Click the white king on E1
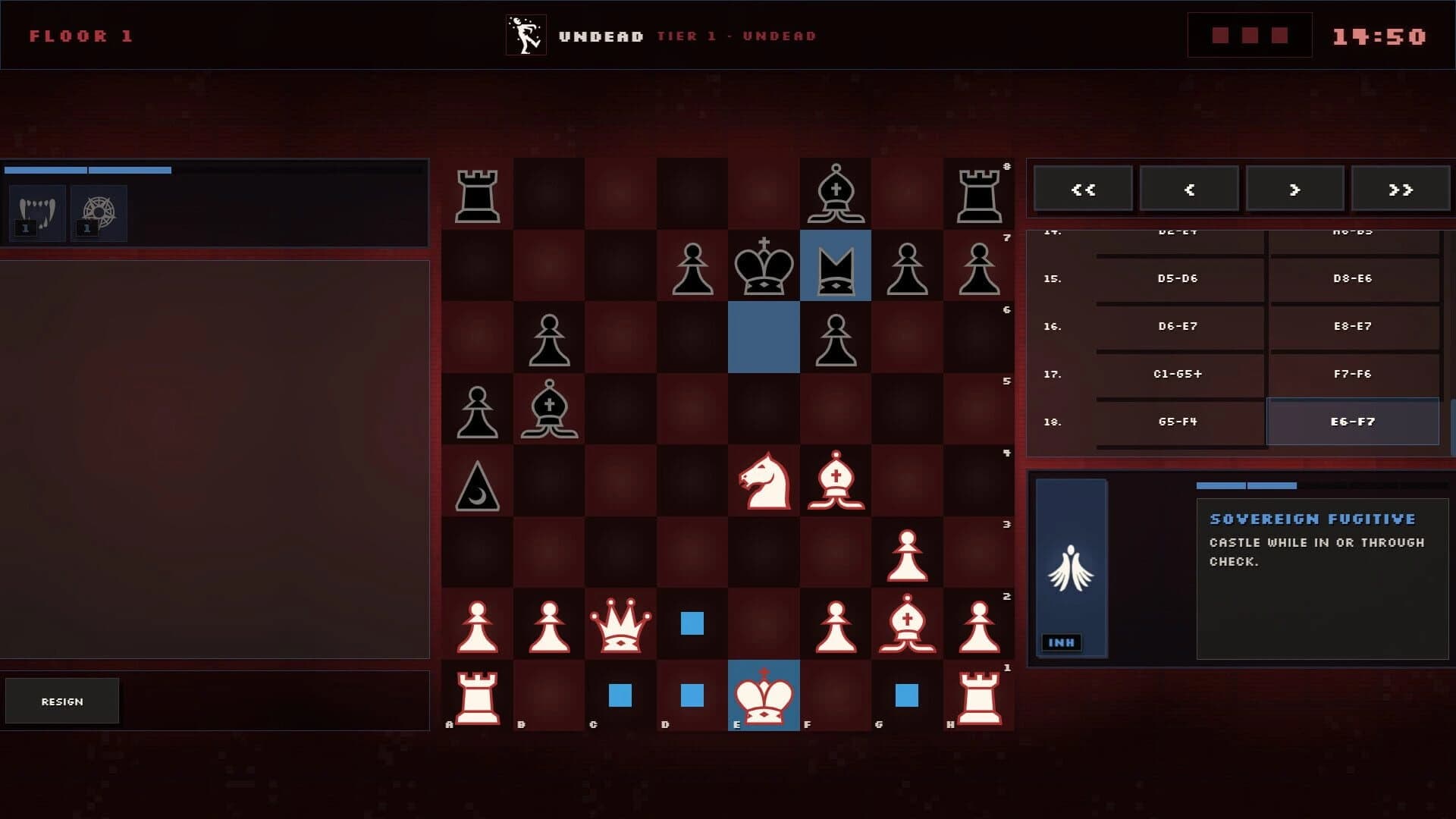 [764, 696]
